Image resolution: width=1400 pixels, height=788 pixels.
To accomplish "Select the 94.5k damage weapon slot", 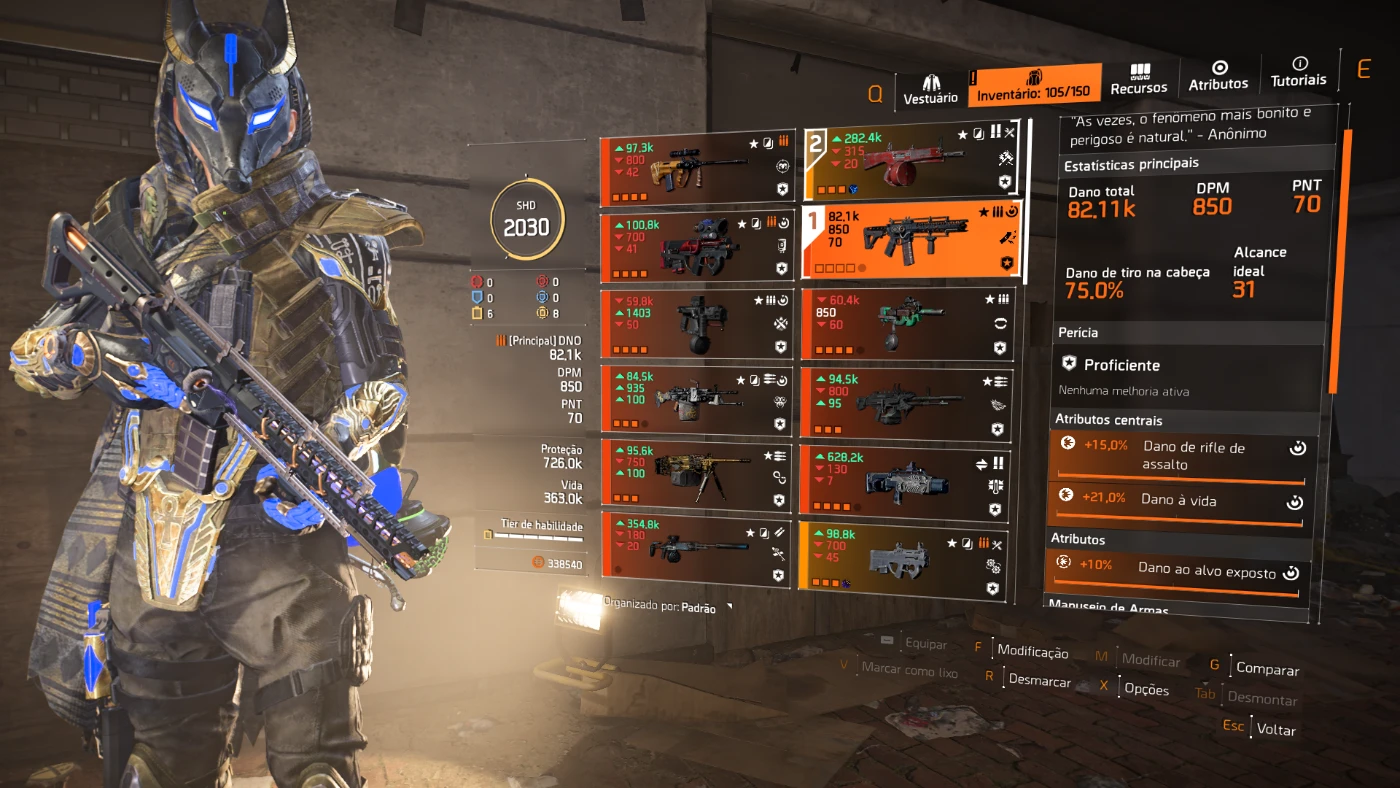I will 908,403.
